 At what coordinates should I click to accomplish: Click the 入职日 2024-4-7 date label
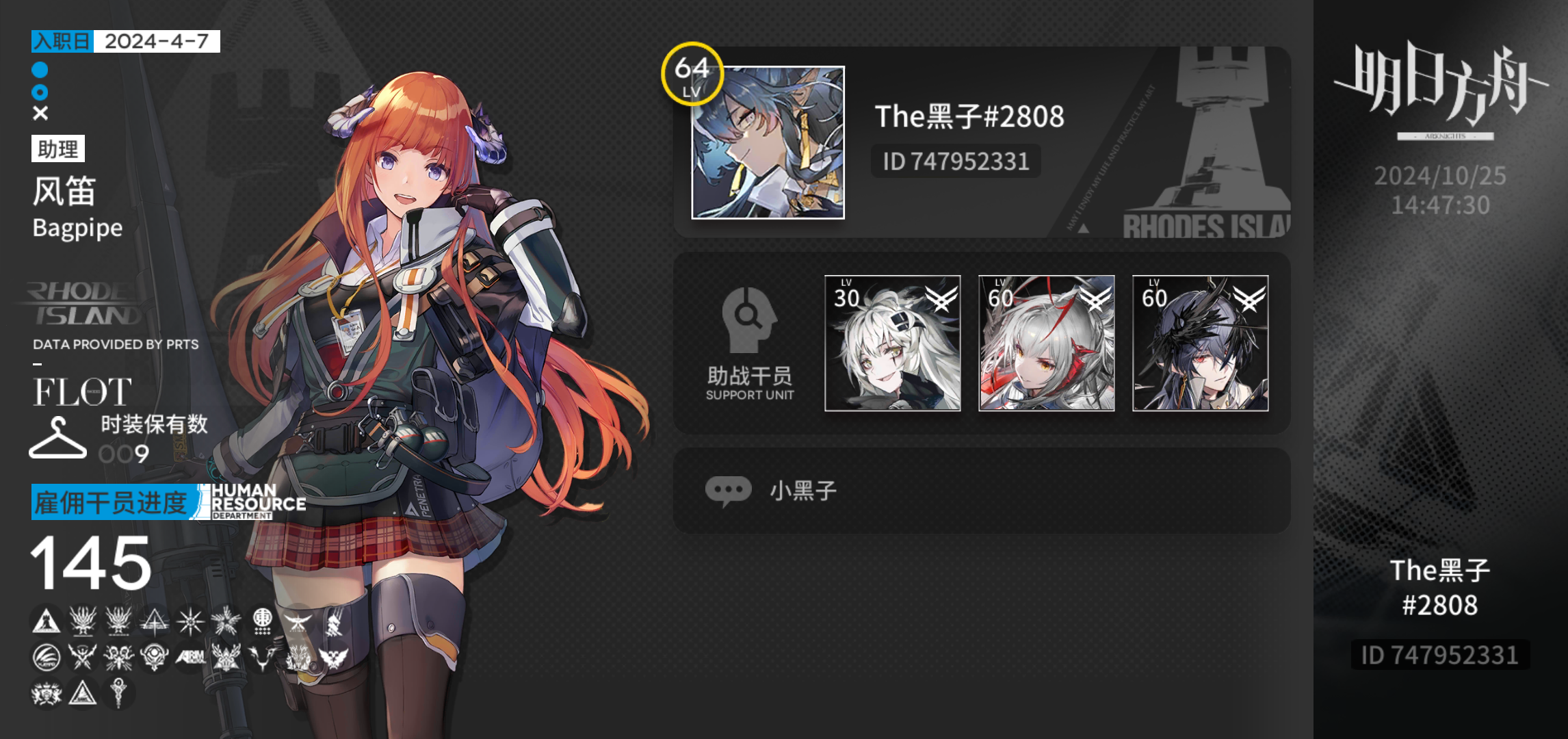(x=124, y=42)
